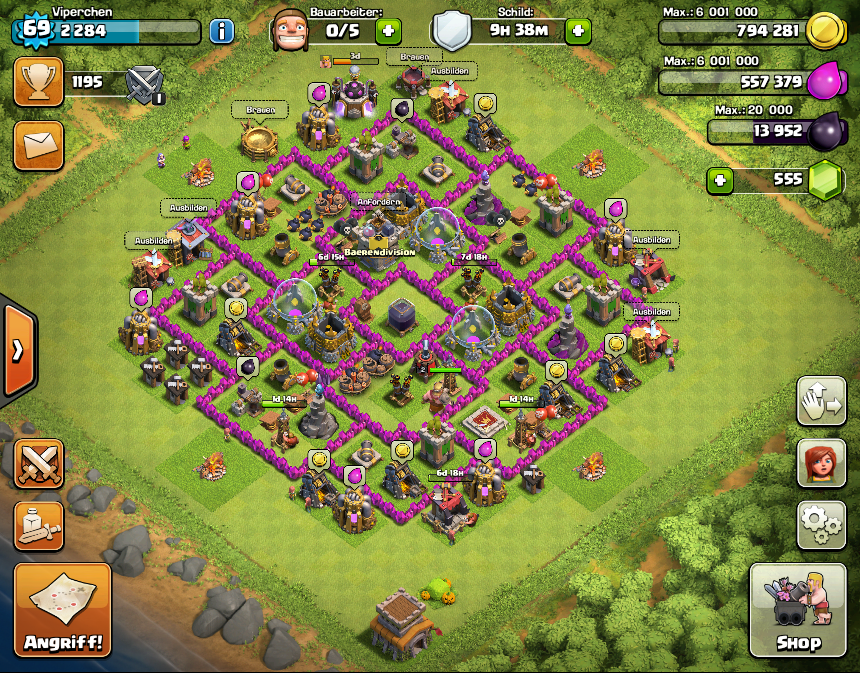
Task: Purchase more gems with the plus button
Action: tap(720, 181)
